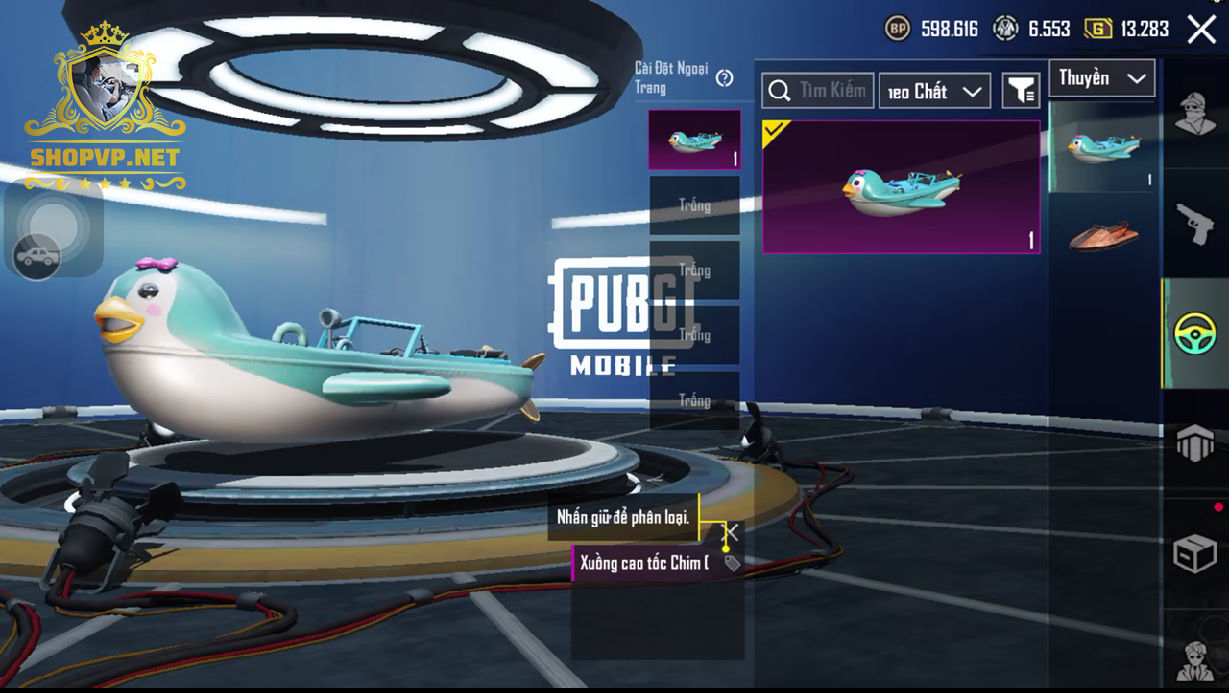Select the equipped penguin boat loadout slot
The height and width of the screenshot is (693, 1229).
(x=694, y=140)
